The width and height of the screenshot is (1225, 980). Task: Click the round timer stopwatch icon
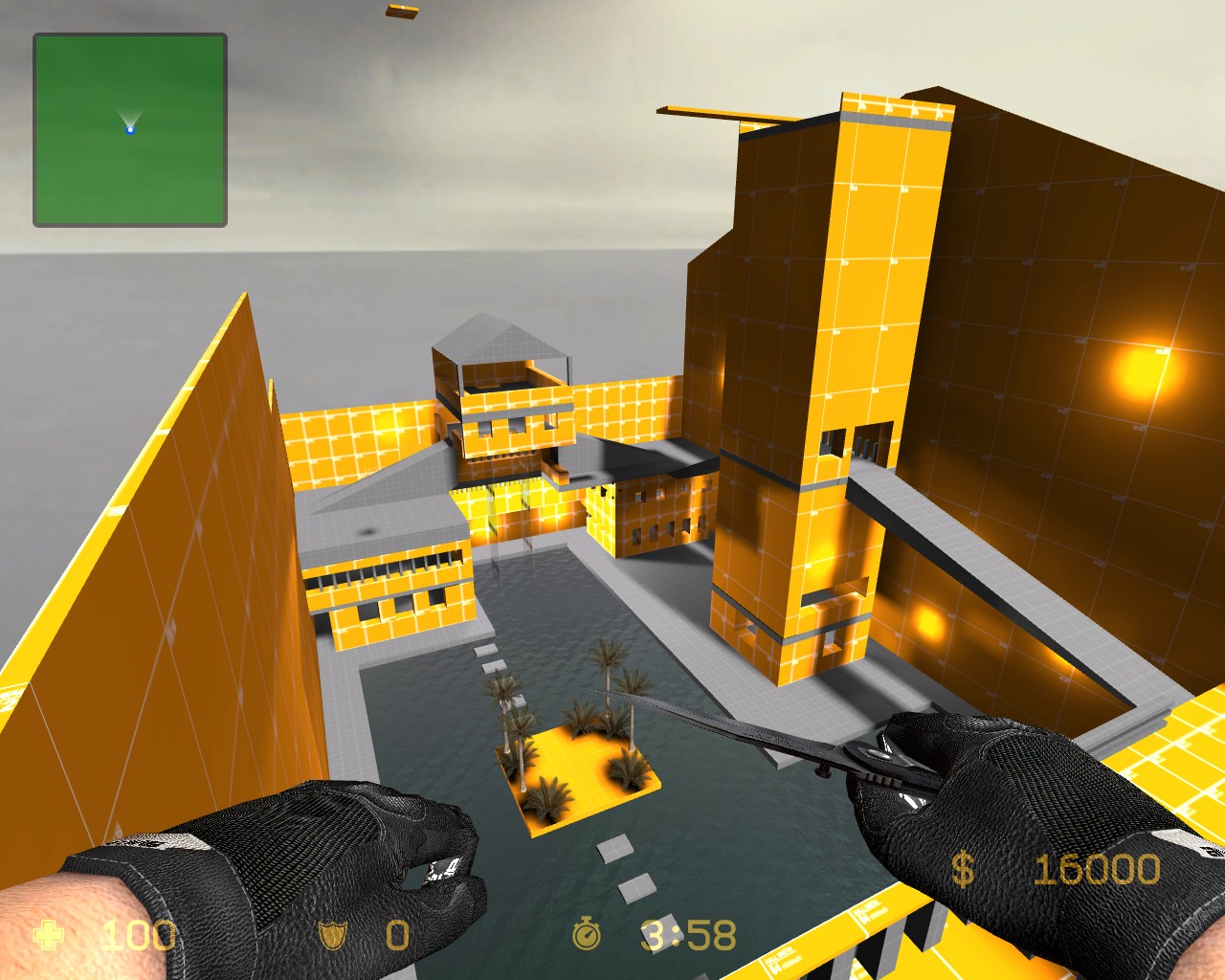[585, 936]
